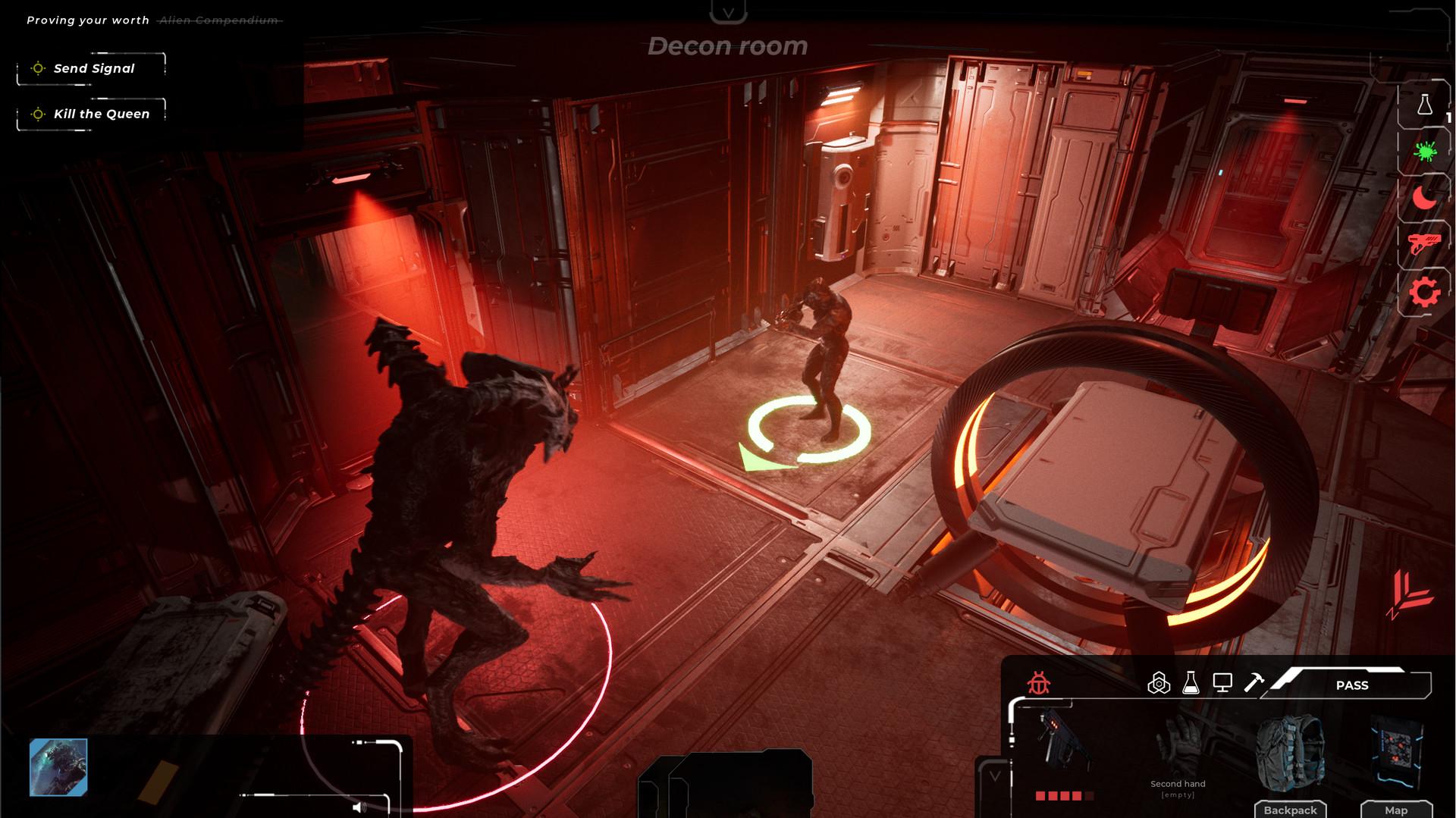Click the hexagon module icon in the action bar
The width and height of the screenshot is (1456, 818).
(1158, 682)
